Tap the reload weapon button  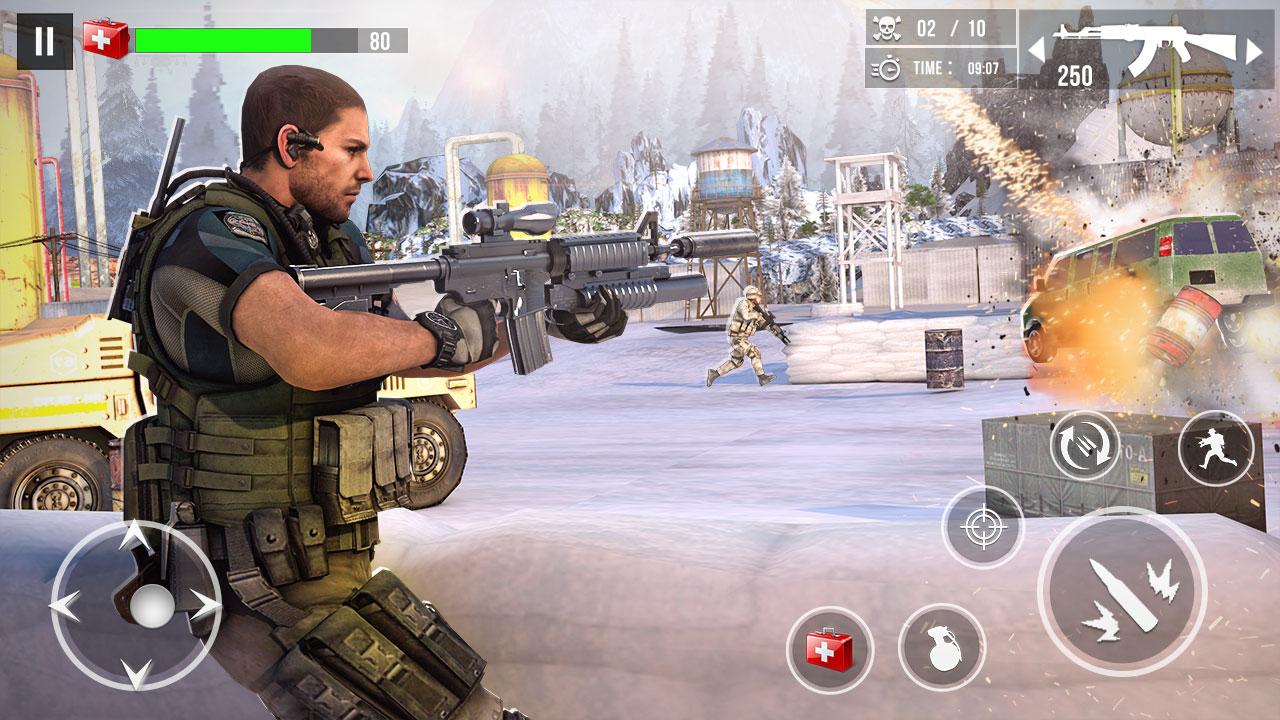tap(1084, 444)
